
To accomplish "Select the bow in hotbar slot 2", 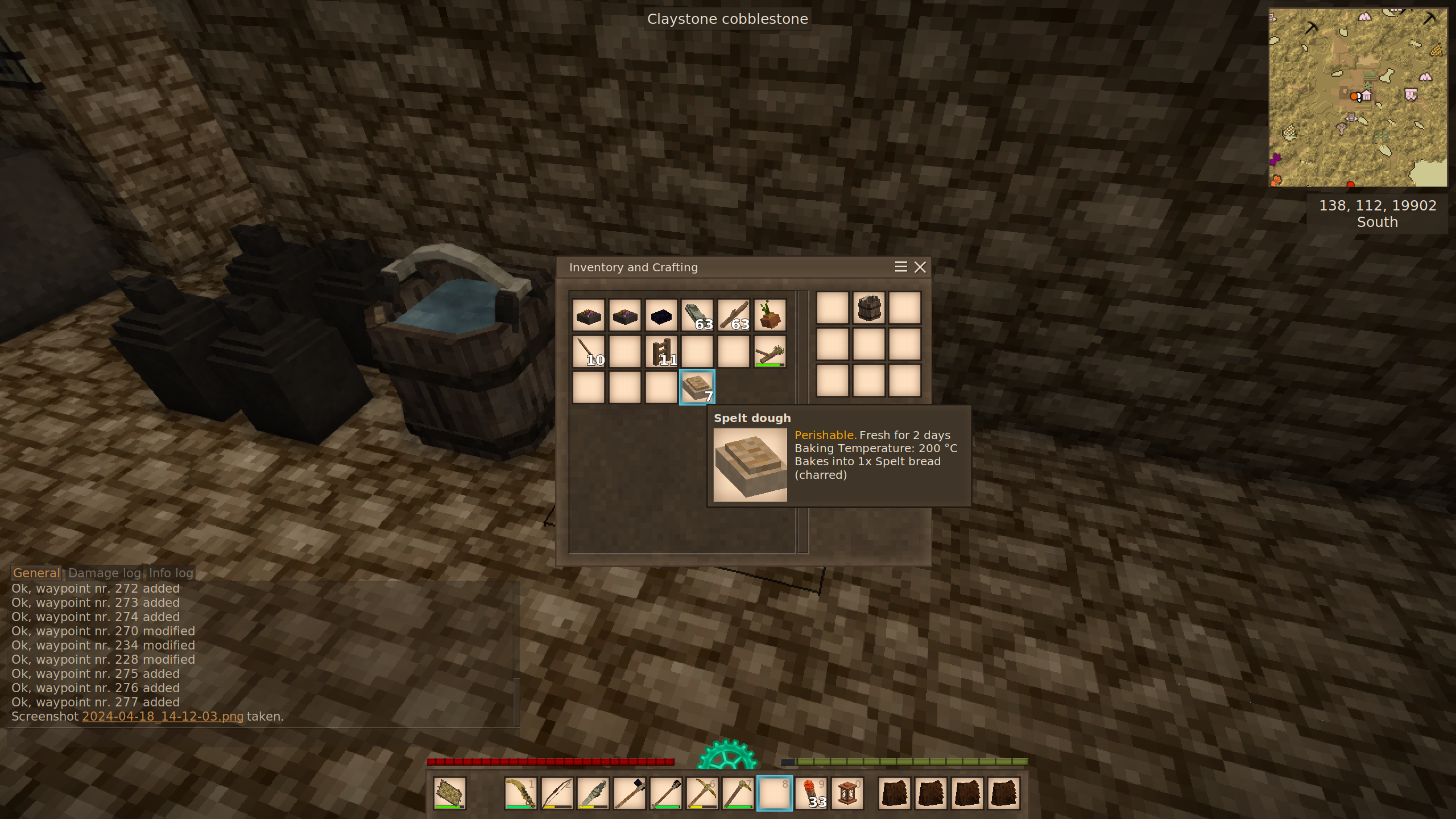I will [x=556, y=793].
